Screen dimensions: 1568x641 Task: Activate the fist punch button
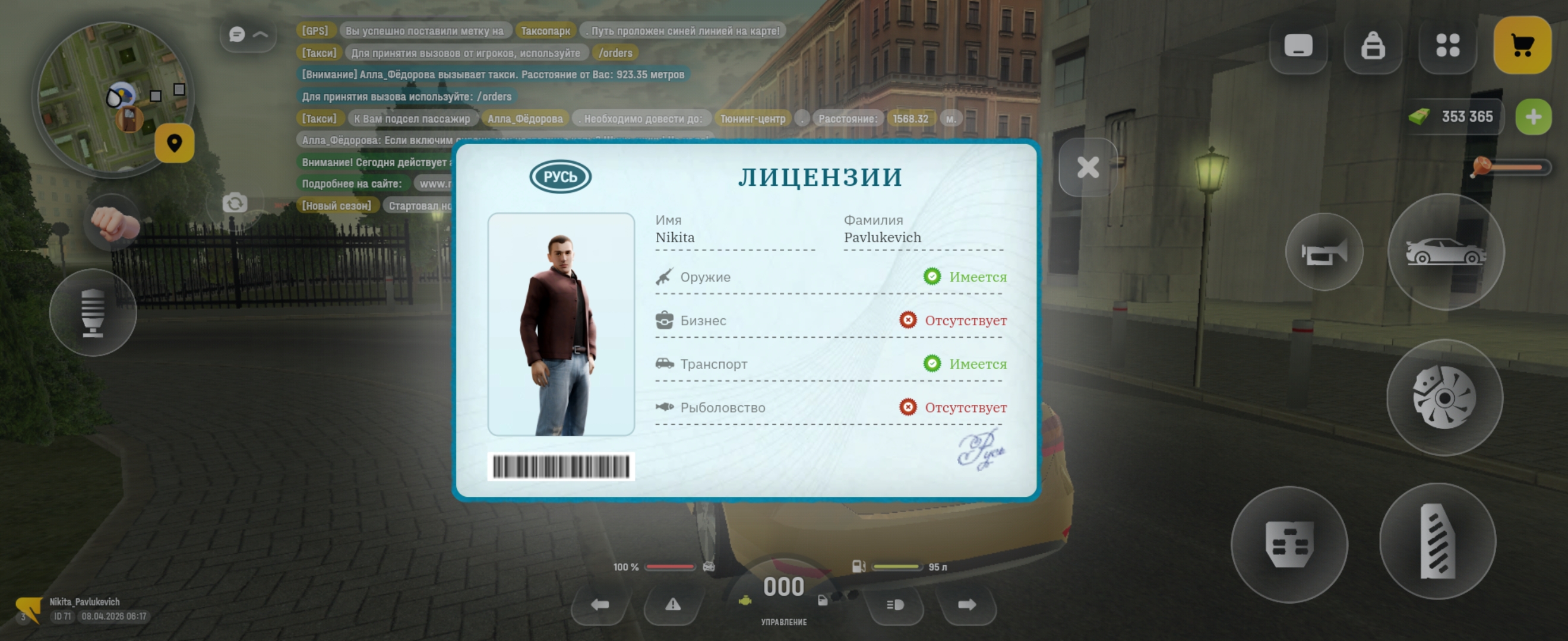(x=113, y=223)
